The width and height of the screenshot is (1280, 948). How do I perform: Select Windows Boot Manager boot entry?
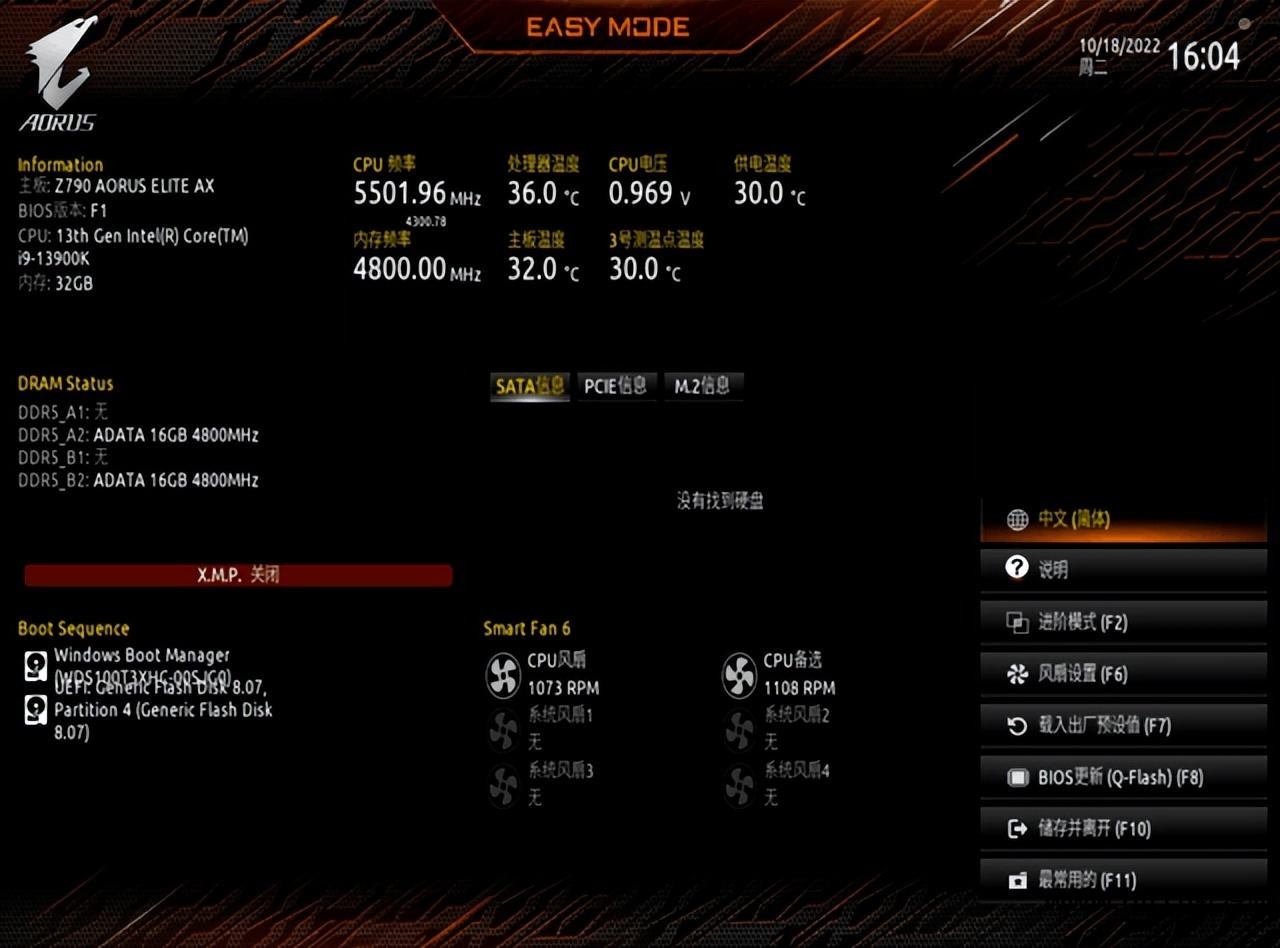(141, 657)
